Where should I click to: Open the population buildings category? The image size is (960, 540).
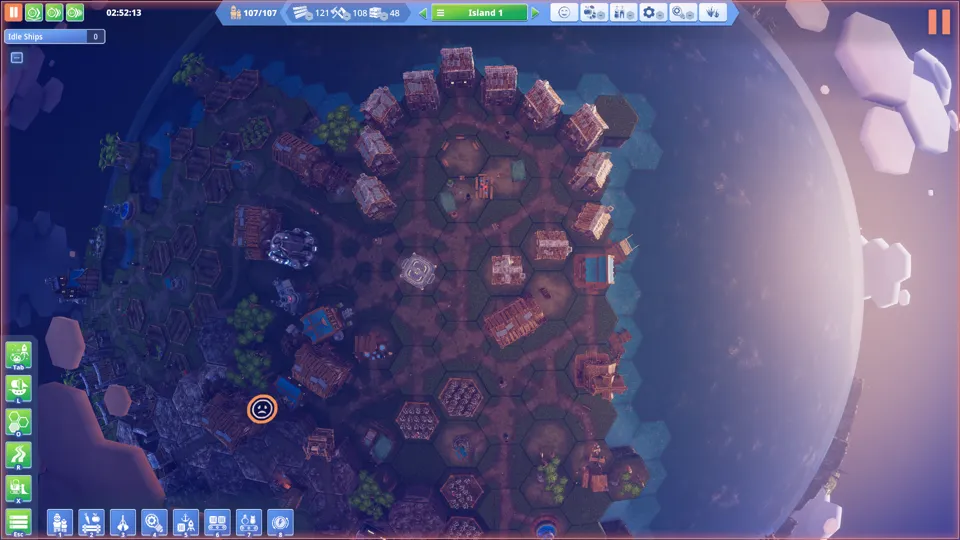pos(60,521)
